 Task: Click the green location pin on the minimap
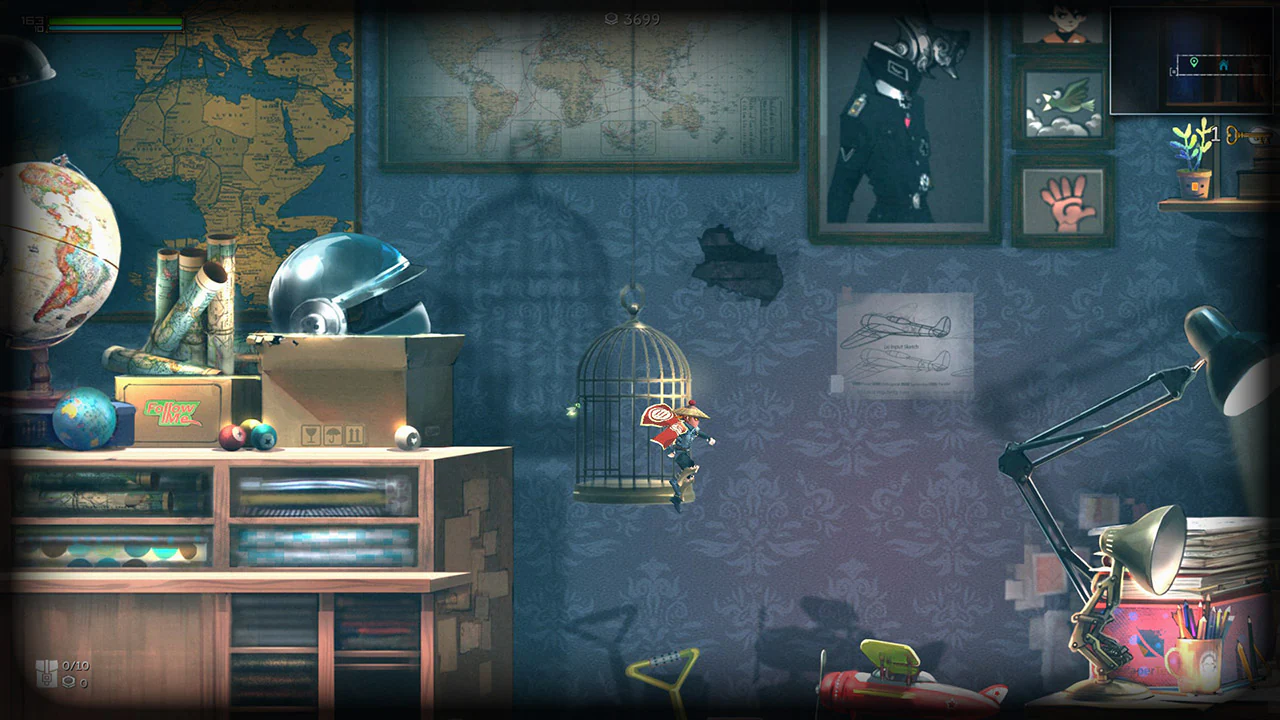click(x=1194, y=62)
